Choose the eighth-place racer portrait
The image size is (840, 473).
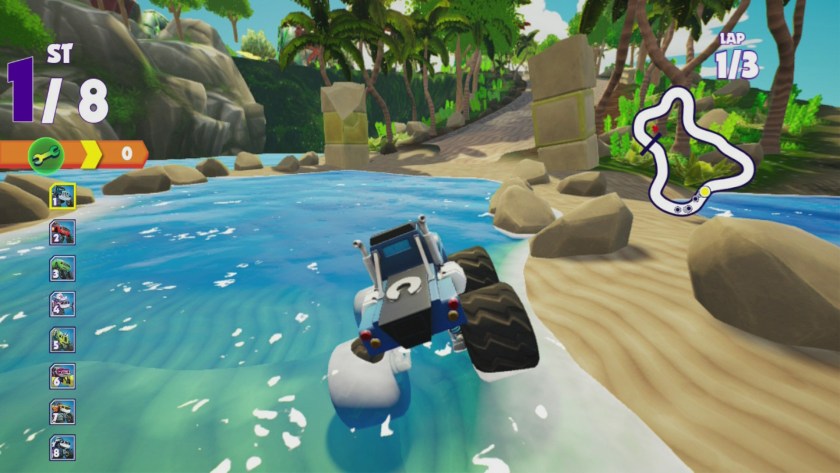(x=63, y=447)
